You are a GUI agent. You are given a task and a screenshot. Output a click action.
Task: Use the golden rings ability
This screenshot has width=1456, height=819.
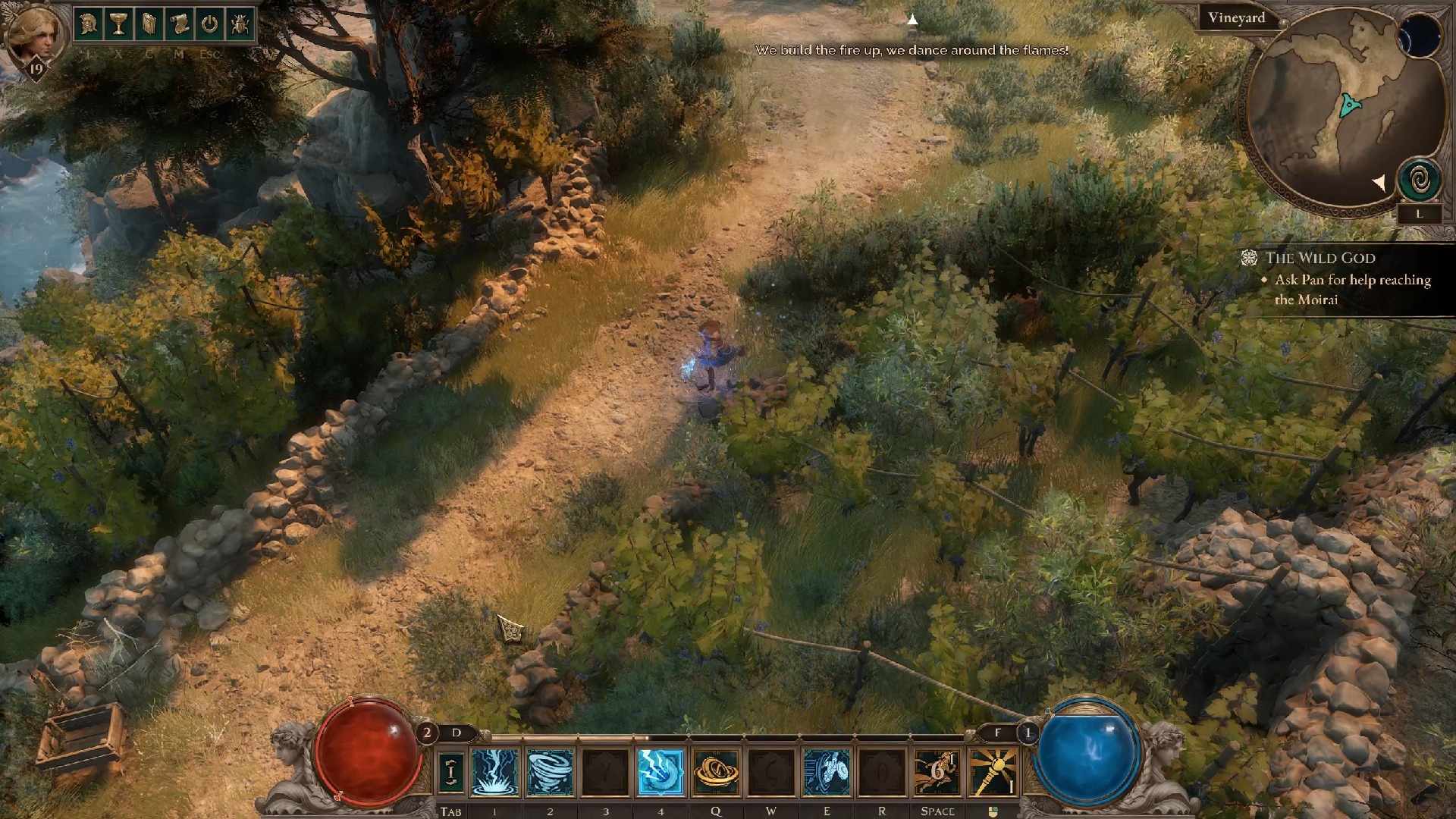click(716, 772)
